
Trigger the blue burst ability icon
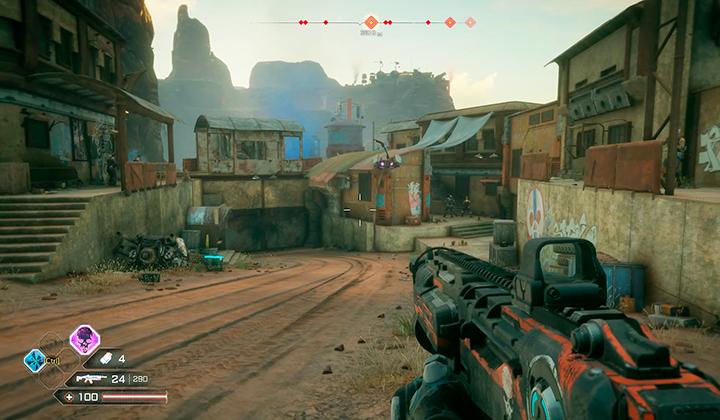[35, 360]
